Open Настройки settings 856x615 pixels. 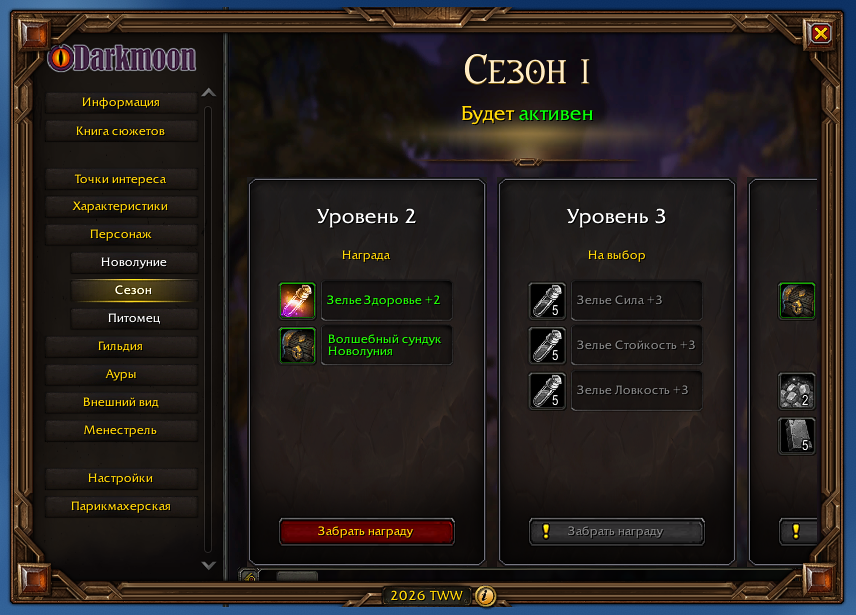121,478
